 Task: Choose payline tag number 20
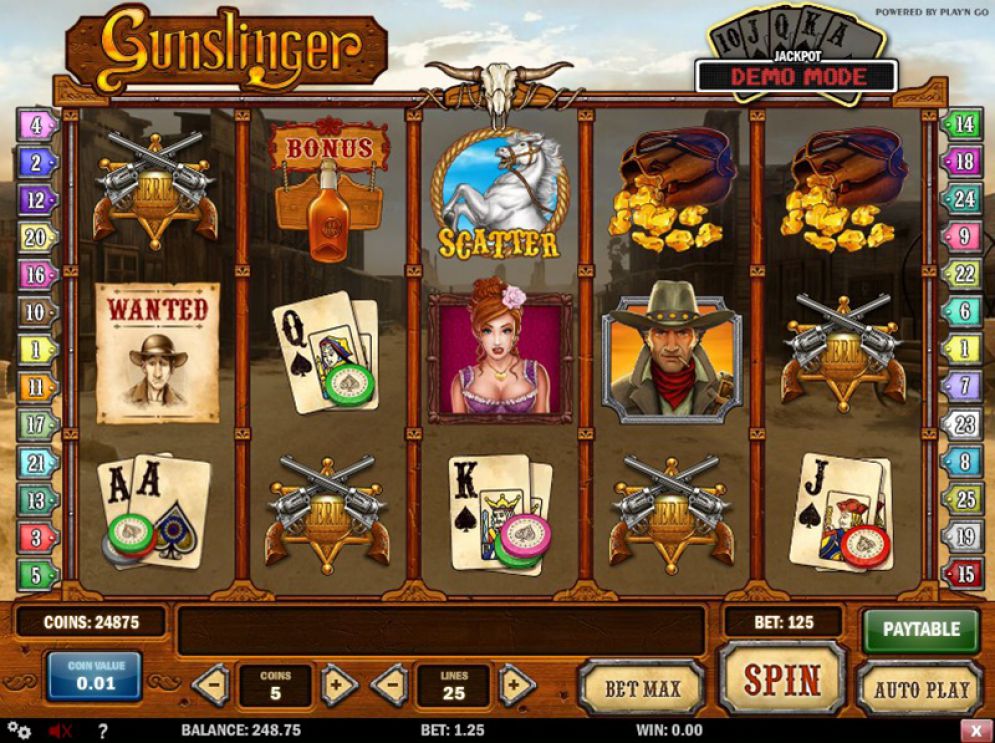[36, 238]
